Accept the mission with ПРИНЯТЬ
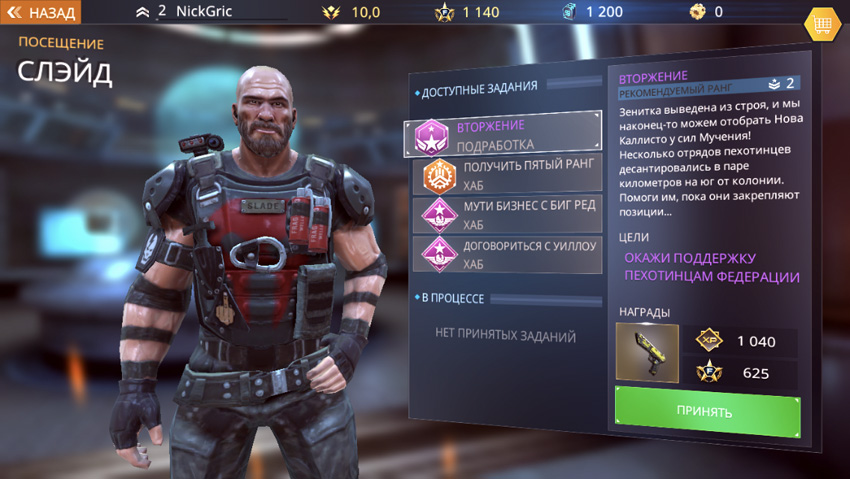 pyautogui.click(x=707, y=410)
